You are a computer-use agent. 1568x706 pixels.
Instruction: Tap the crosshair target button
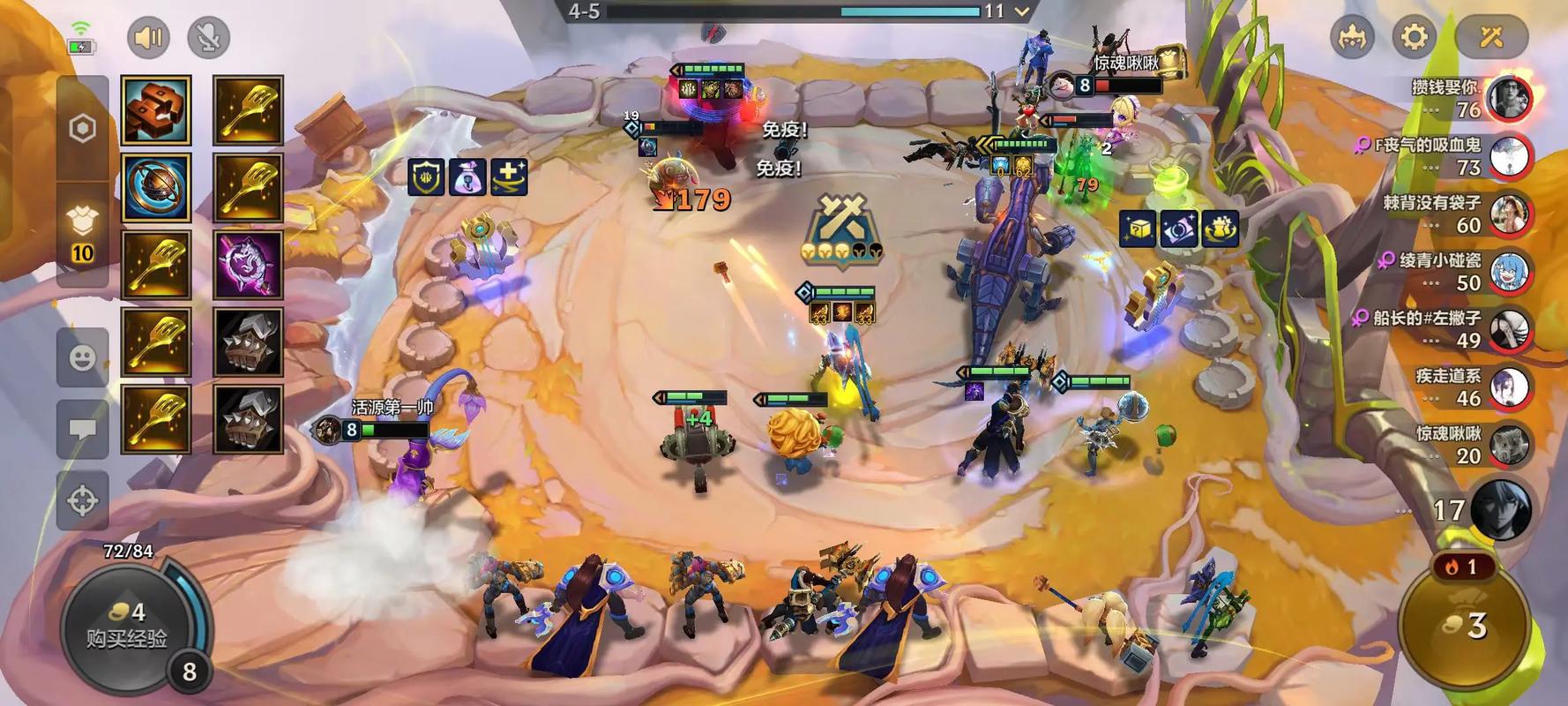(x=83, y=500)
